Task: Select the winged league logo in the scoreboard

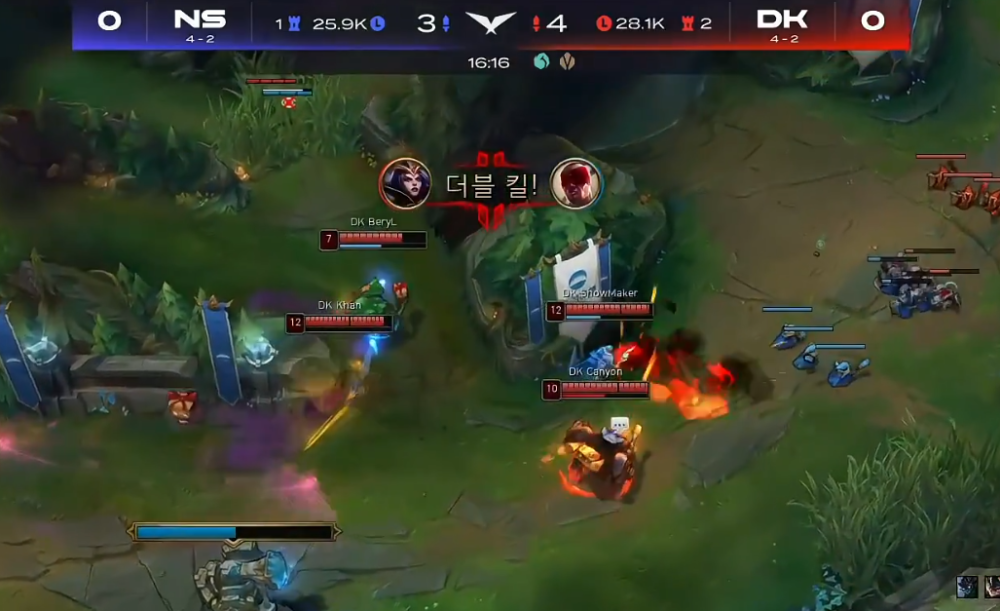Action: point(491,22)
